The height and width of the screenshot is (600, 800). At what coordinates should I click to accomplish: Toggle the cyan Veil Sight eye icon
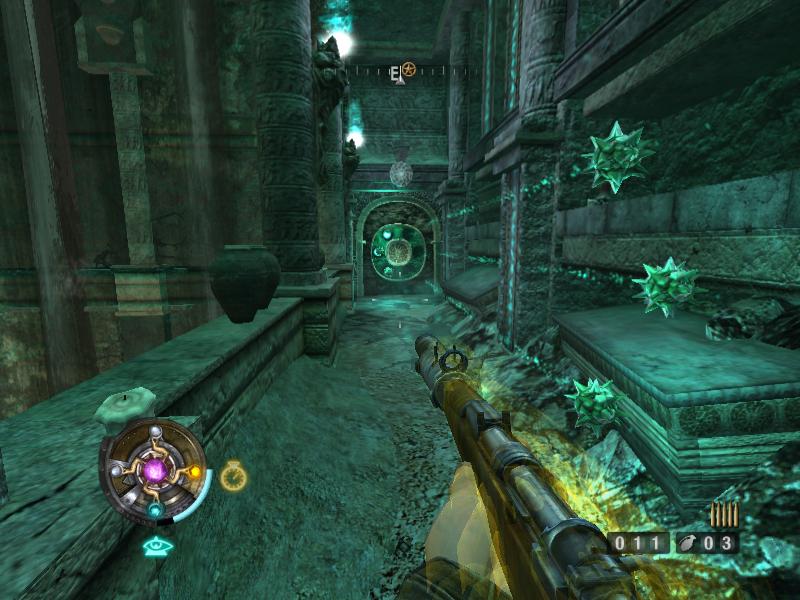[155, 545]
